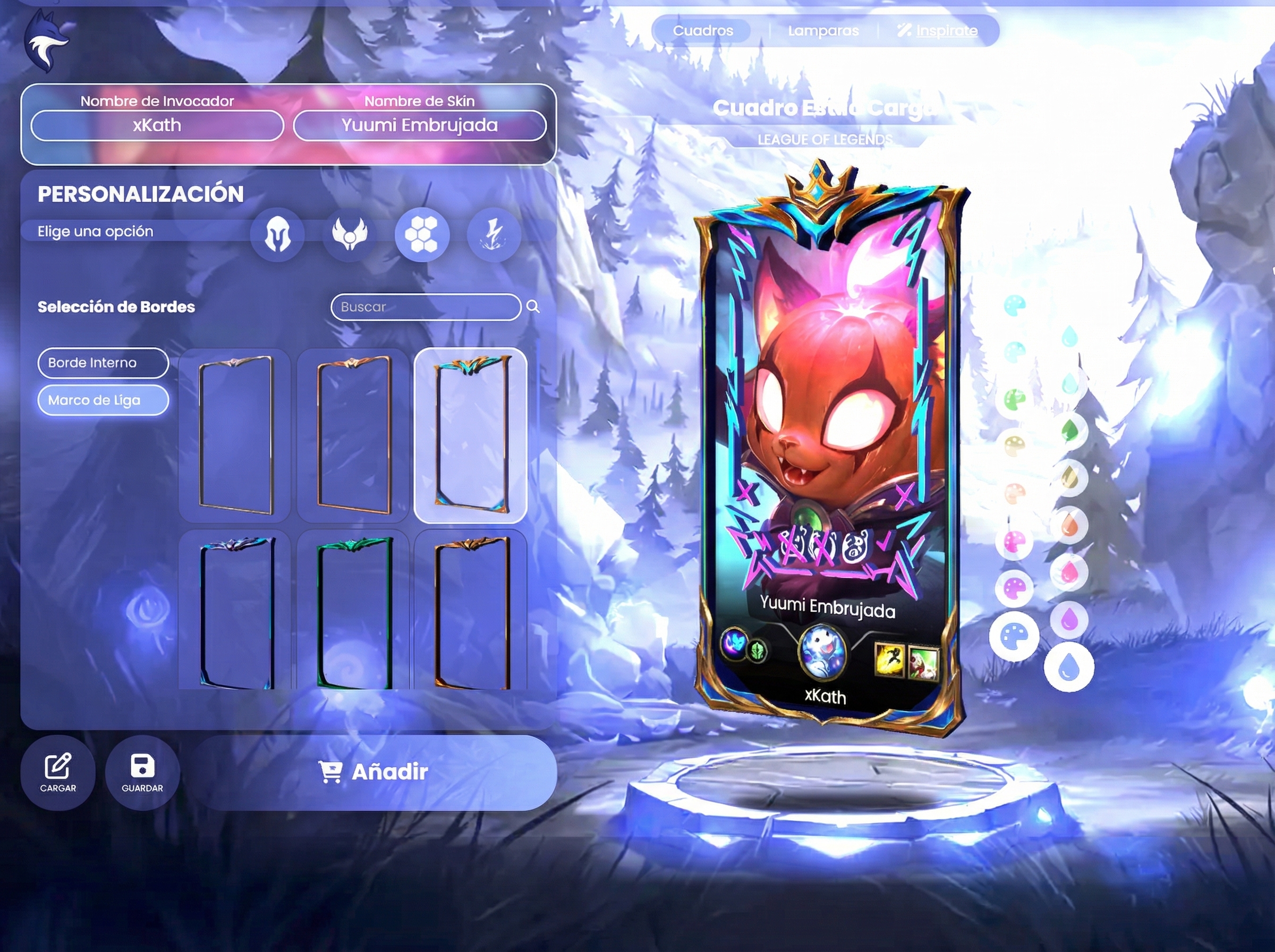The width and height of the screenshot is (1275, 952).
Task: Expand the Elige una opción selector
Action: (x=95, y=231)
